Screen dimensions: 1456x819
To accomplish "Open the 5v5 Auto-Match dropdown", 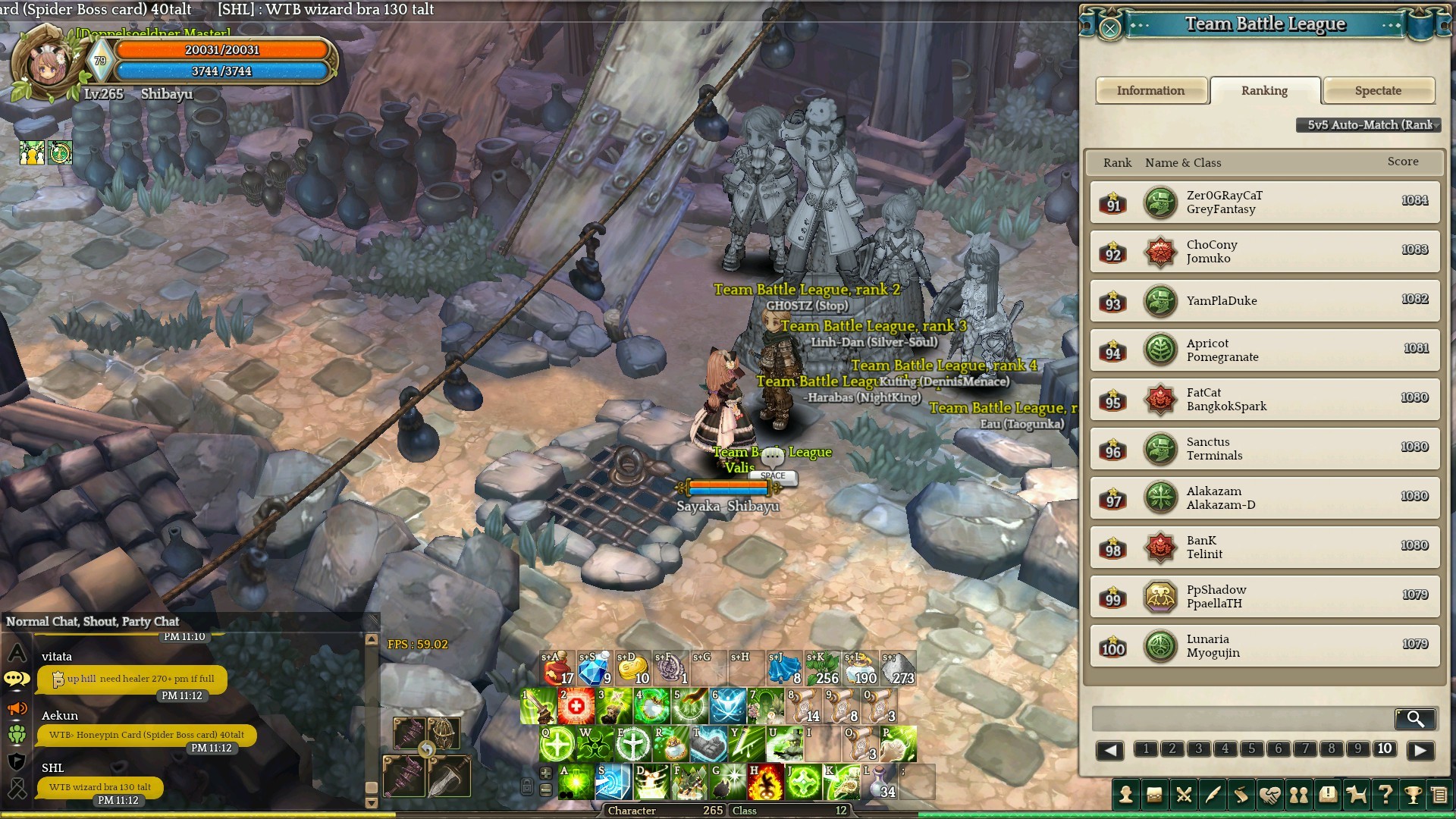I will [1369, 125].
